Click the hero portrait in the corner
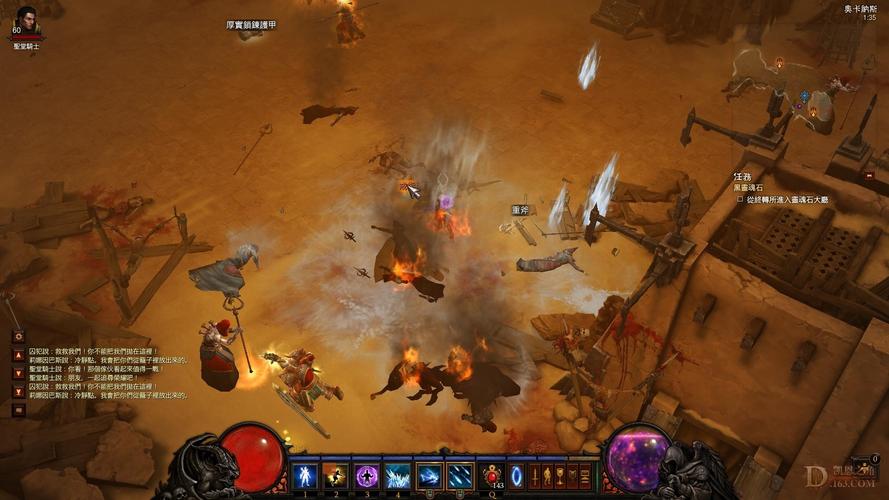 coord(25,20)
